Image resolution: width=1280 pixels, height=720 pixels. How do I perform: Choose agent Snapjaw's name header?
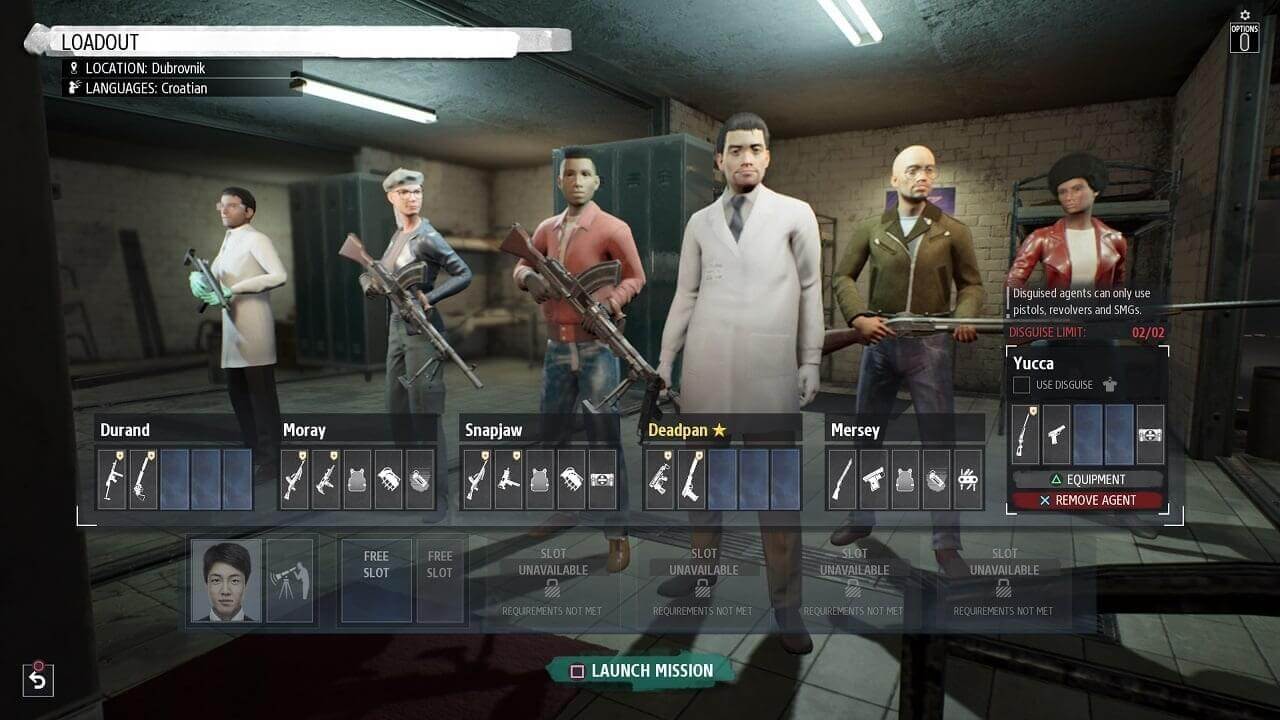[x=493, y=430]
